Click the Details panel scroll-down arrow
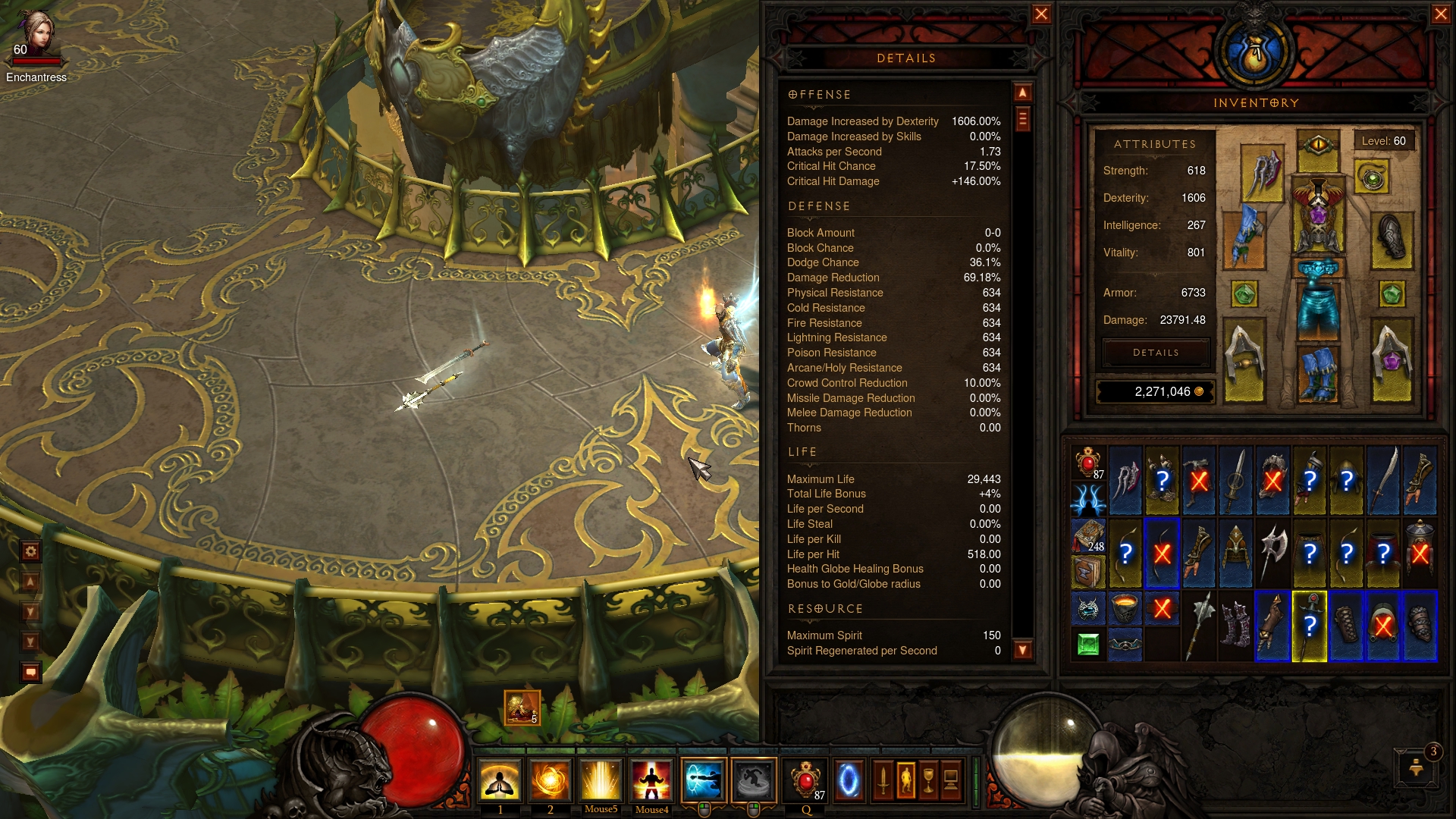Viewport: 1456px width, 819px height. tap(1023, 650)
